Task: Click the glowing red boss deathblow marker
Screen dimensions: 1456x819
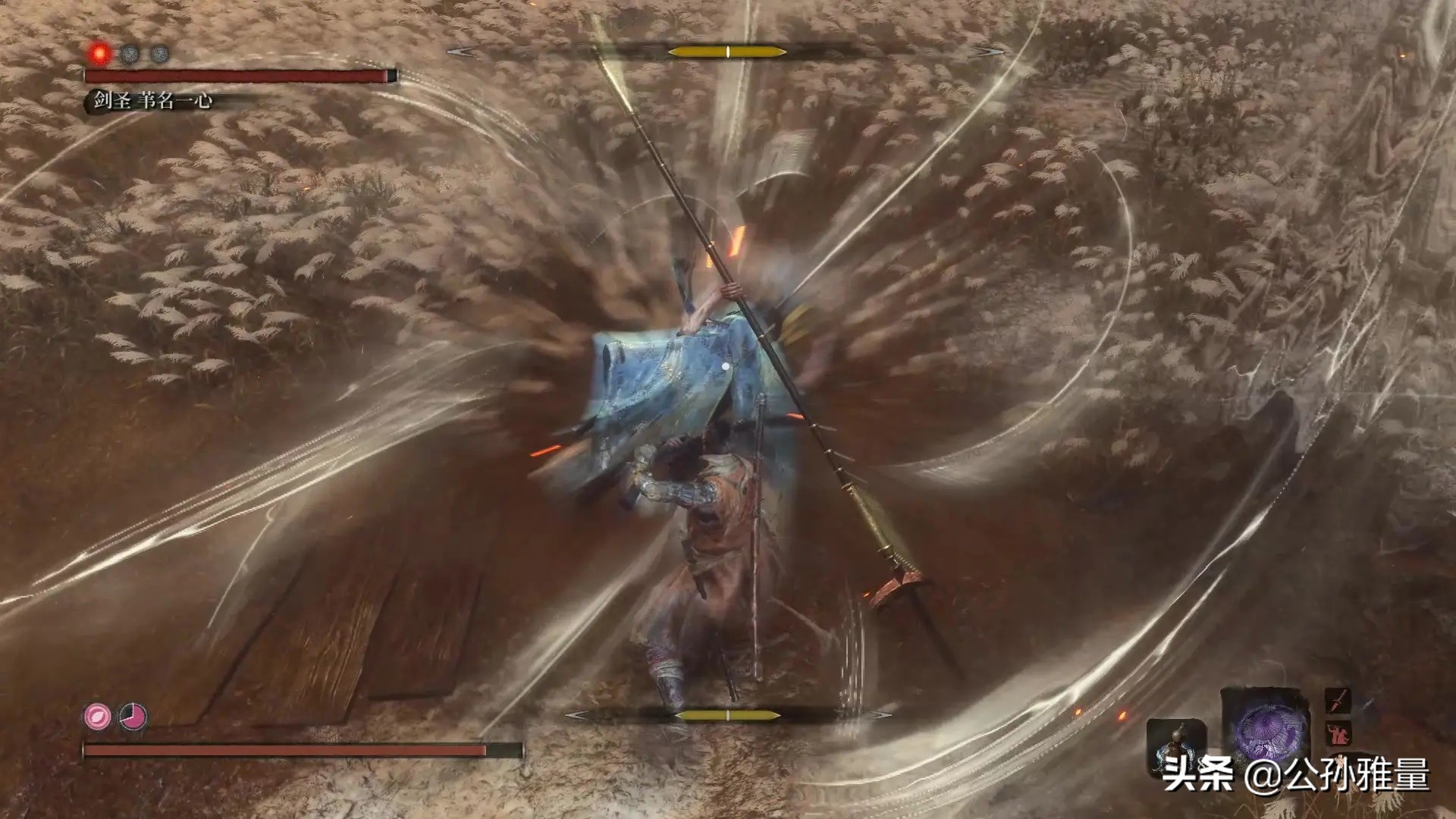Action: pyautogui.click(x=99, y=53)
